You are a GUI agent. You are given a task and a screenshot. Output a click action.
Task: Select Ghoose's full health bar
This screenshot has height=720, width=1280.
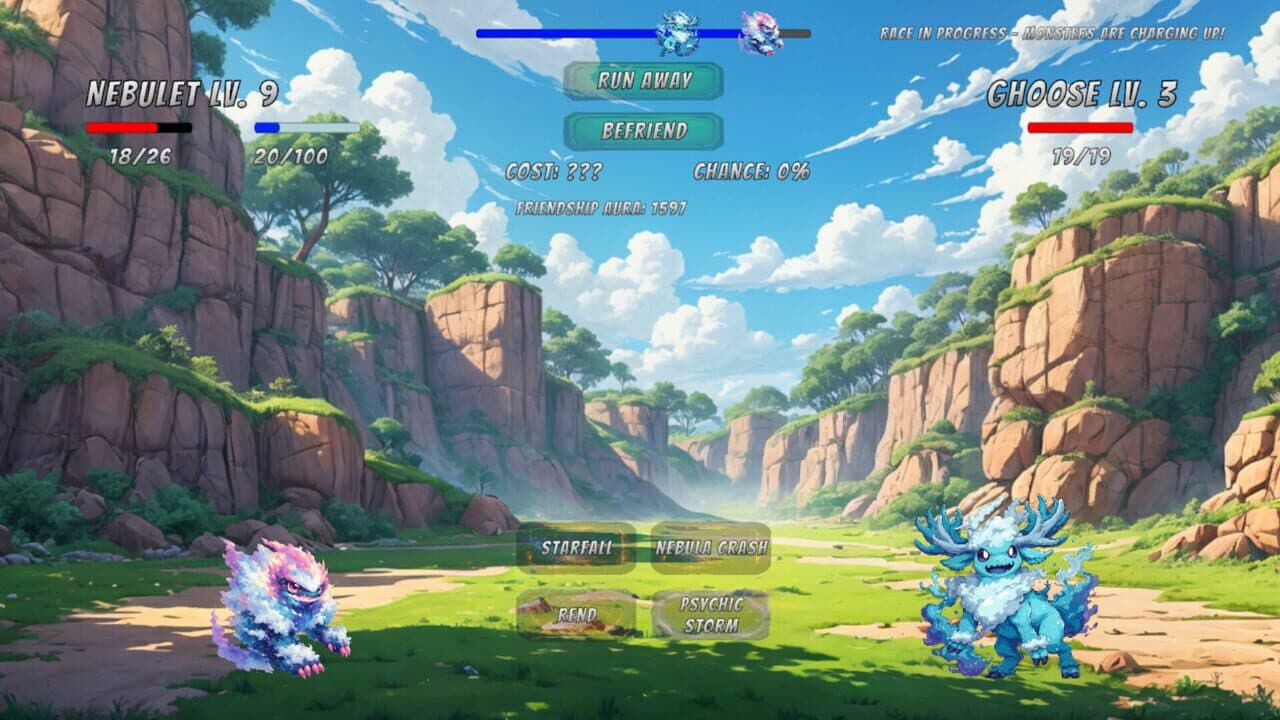[1083, 128]
